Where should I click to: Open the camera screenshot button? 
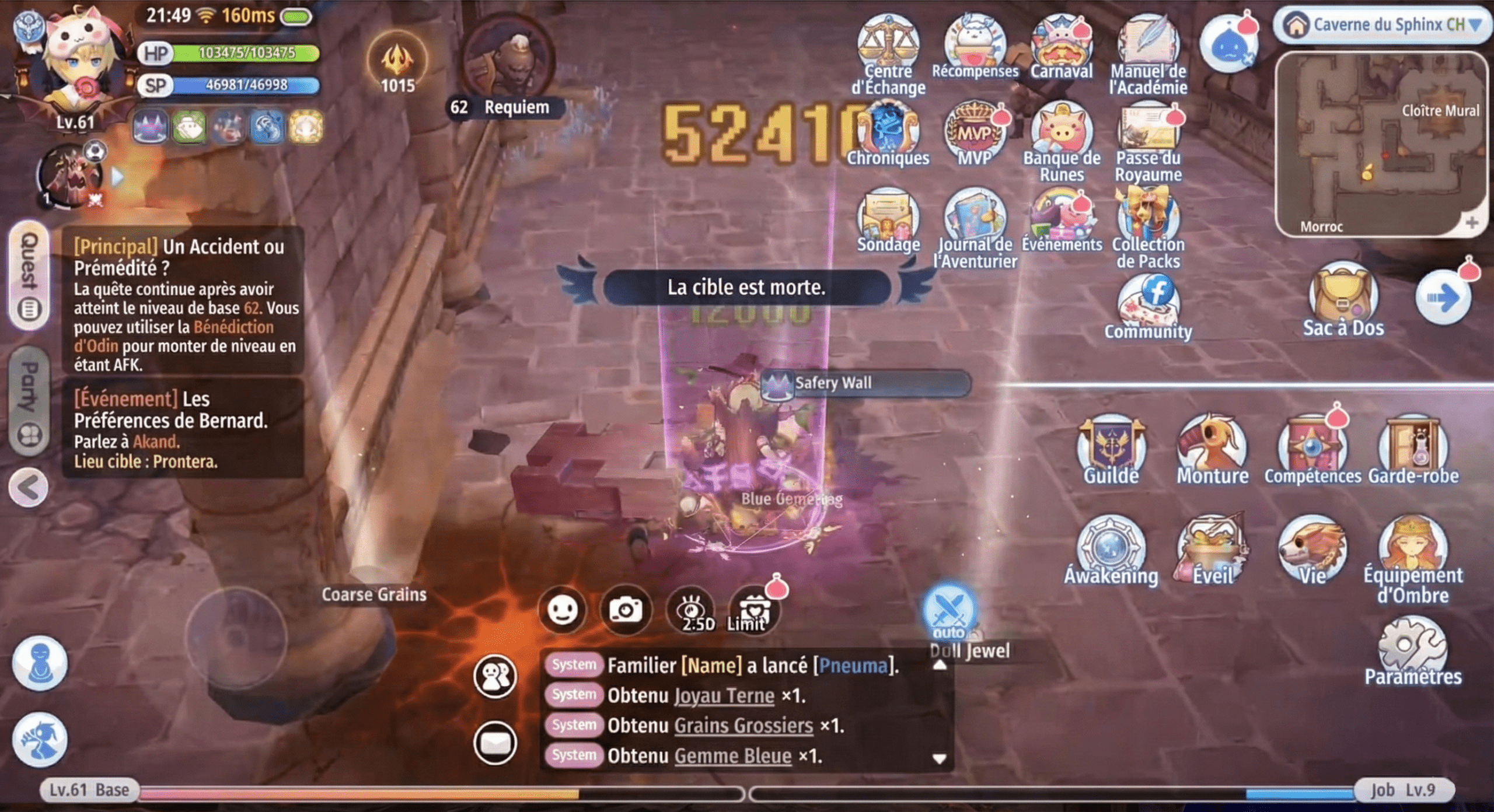(626, 610)
